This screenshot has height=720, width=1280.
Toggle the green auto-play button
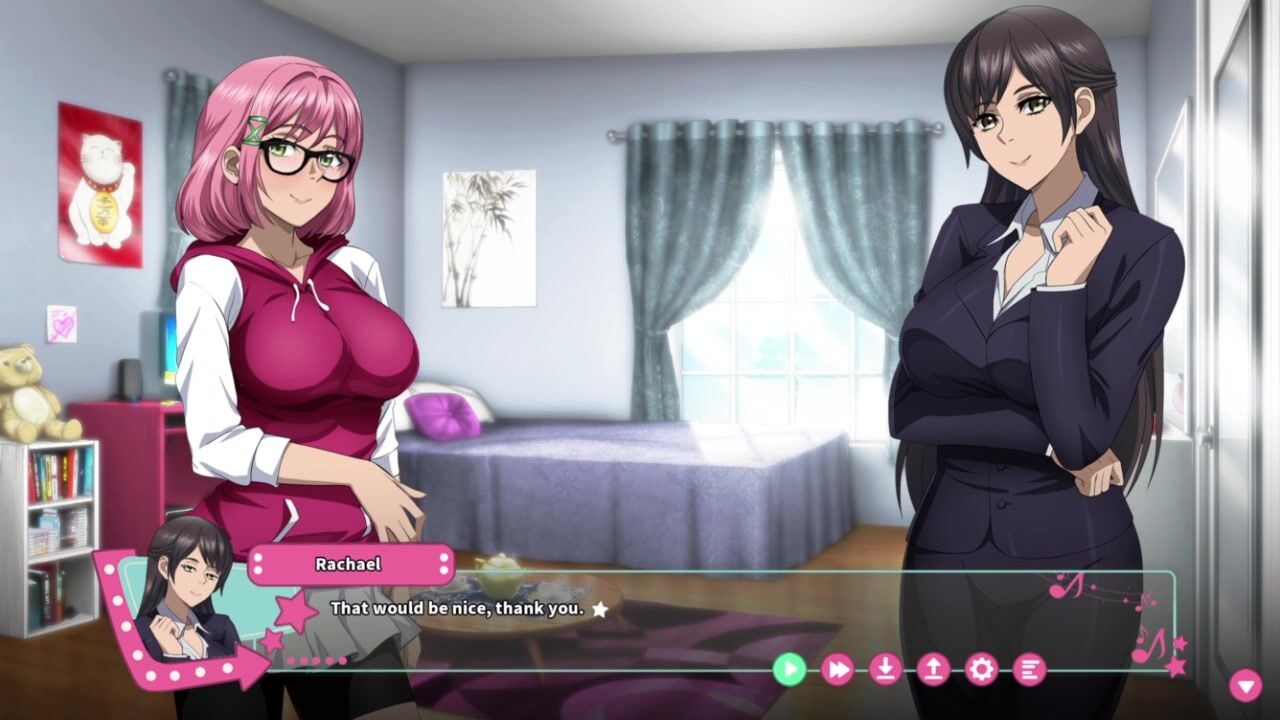[x=789, y=669]
